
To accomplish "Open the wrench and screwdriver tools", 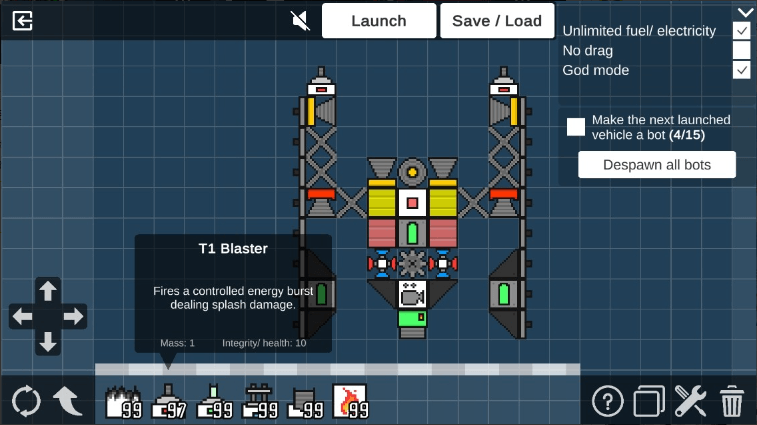I will pos(690,401).
